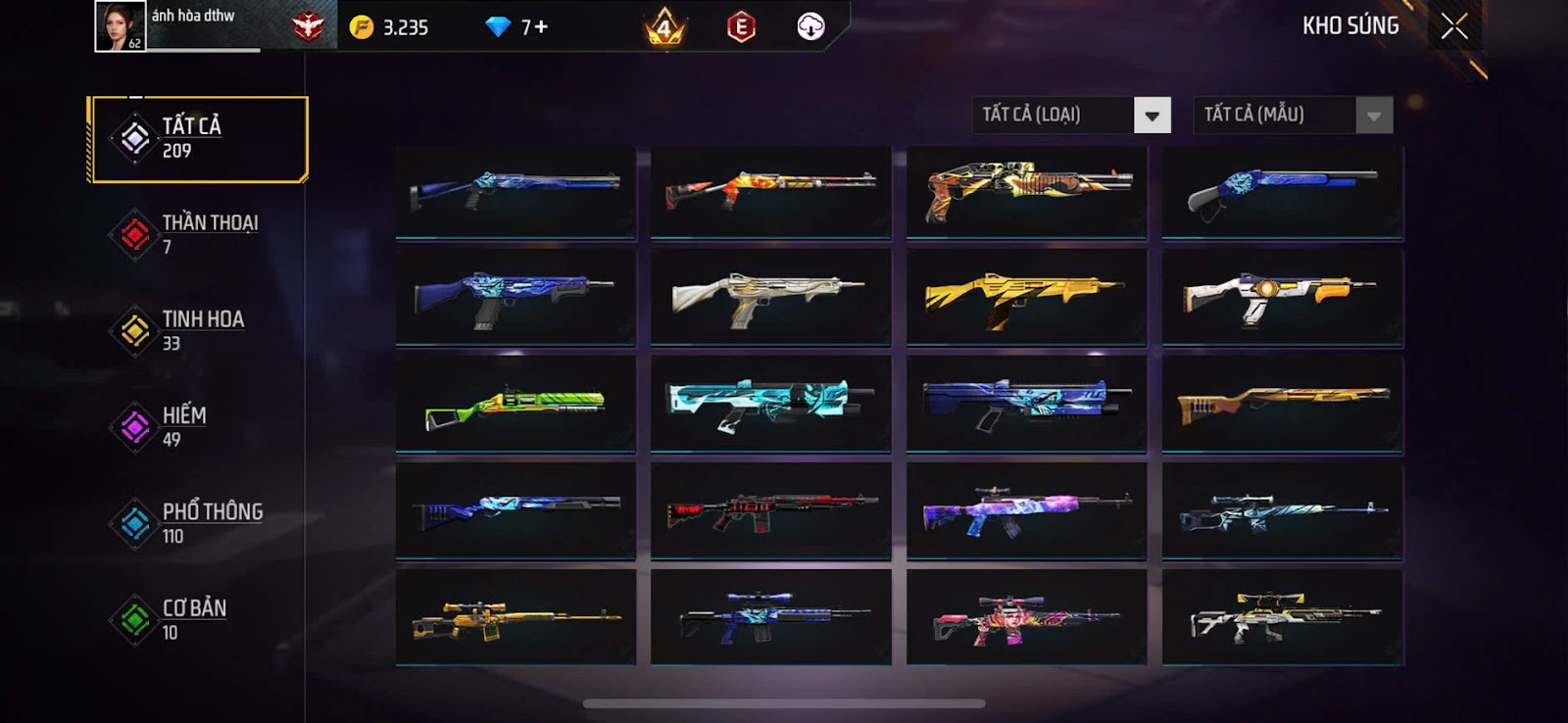Choose the green and yellow launcher skin

[515, 405]
